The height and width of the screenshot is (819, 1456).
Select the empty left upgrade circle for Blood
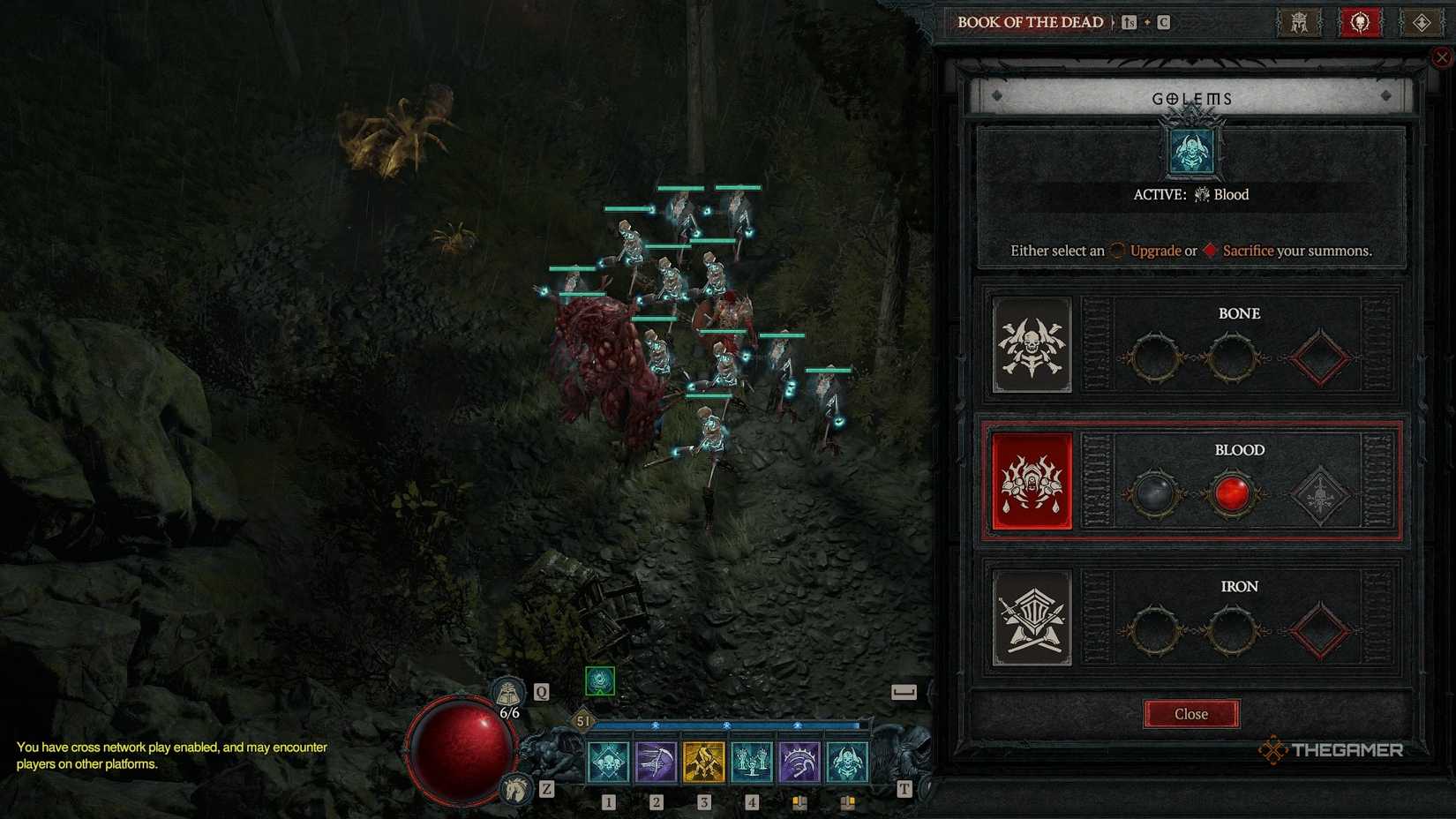[x=1156, y=493]
